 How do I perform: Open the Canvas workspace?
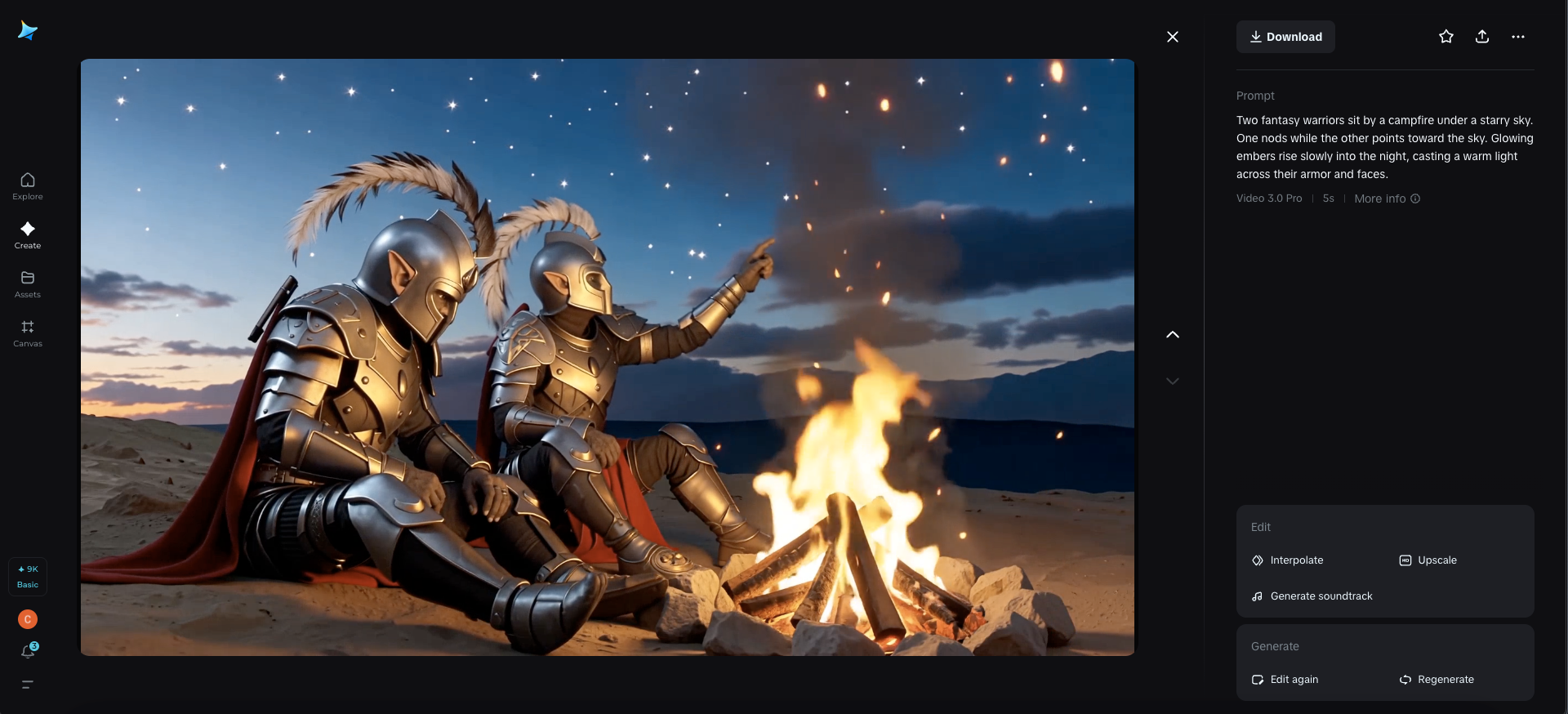(27, 333)
